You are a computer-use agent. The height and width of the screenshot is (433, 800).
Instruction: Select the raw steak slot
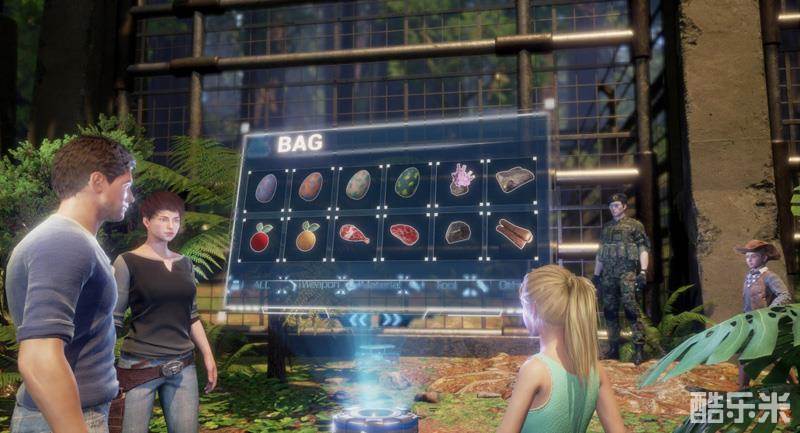[x=405, y=234]
